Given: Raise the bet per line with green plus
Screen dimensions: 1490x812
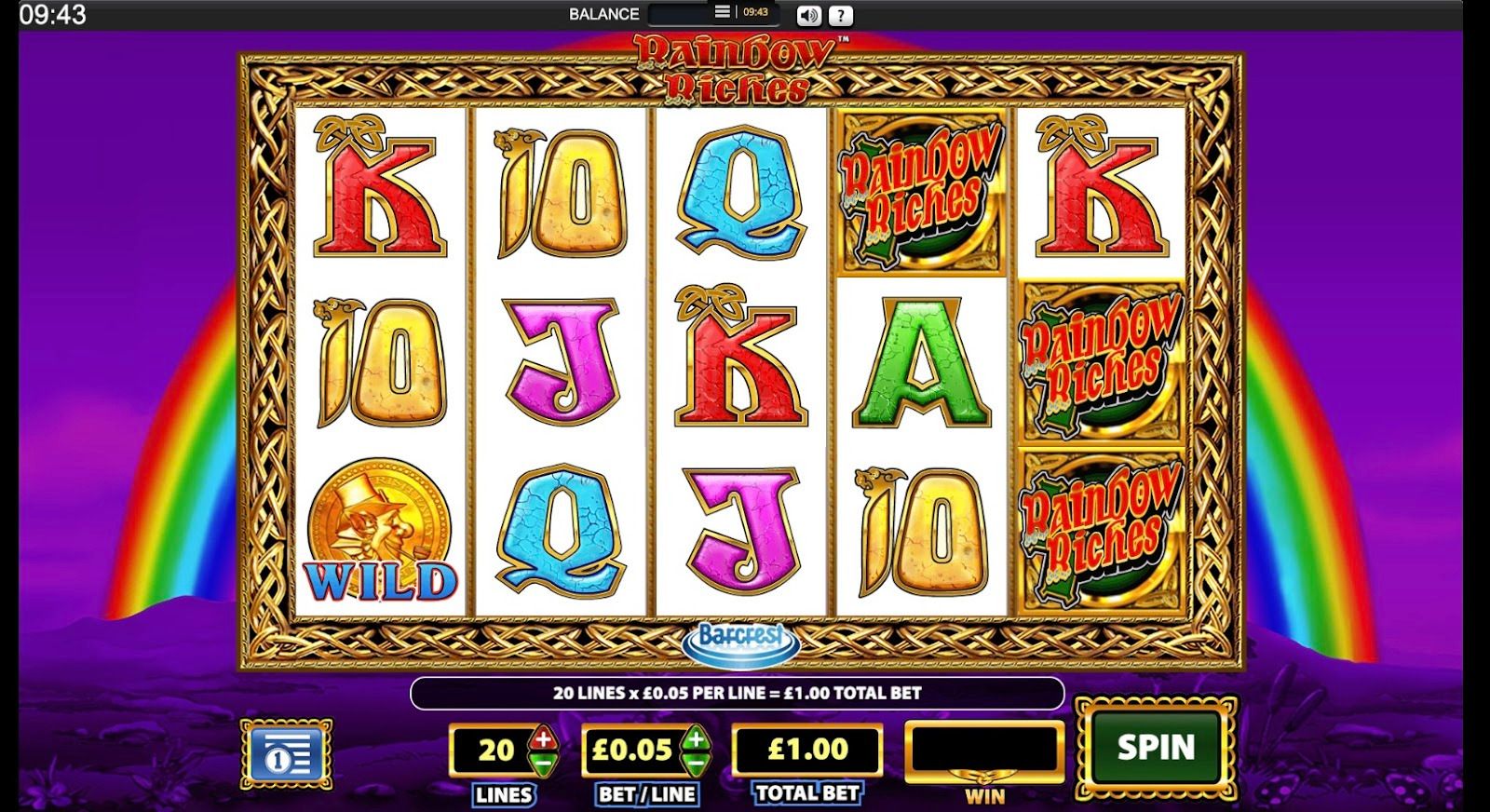Looking at the screenshot, I should [x=694, y=740].
